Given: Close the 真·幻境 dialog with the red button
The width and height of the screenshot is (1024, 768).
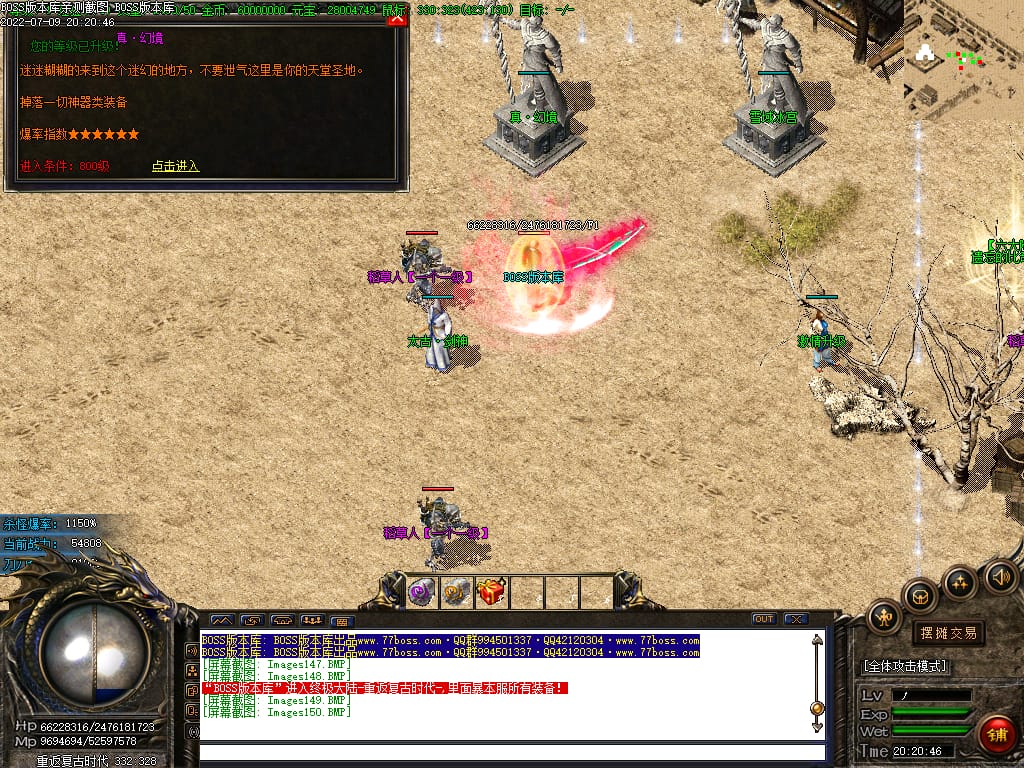Looking at the screenshot, I should pos(397,18).
